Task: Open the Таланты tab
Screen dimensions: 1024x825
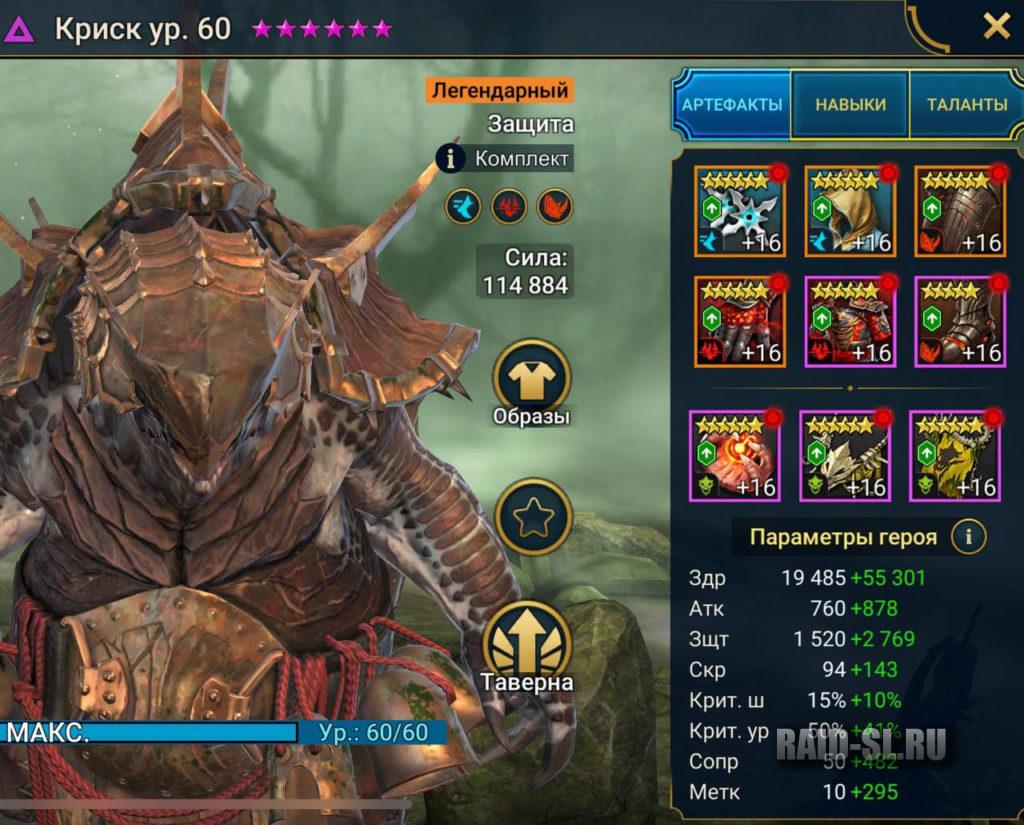Action: [x=966, y=104]
